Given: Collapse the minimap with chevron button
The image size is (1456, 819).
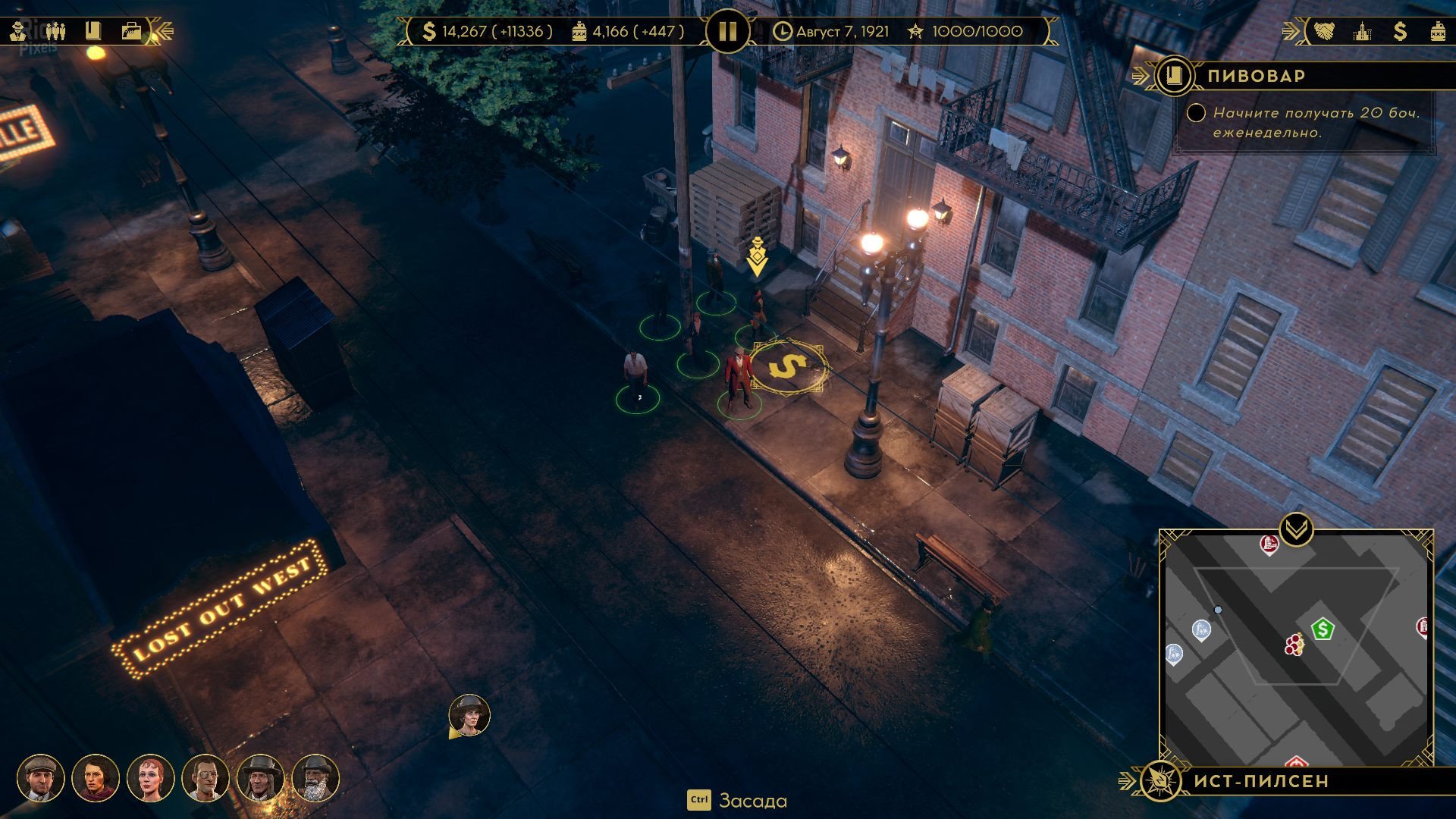Looking at the screenshot, I should [x=1296, y=527].
